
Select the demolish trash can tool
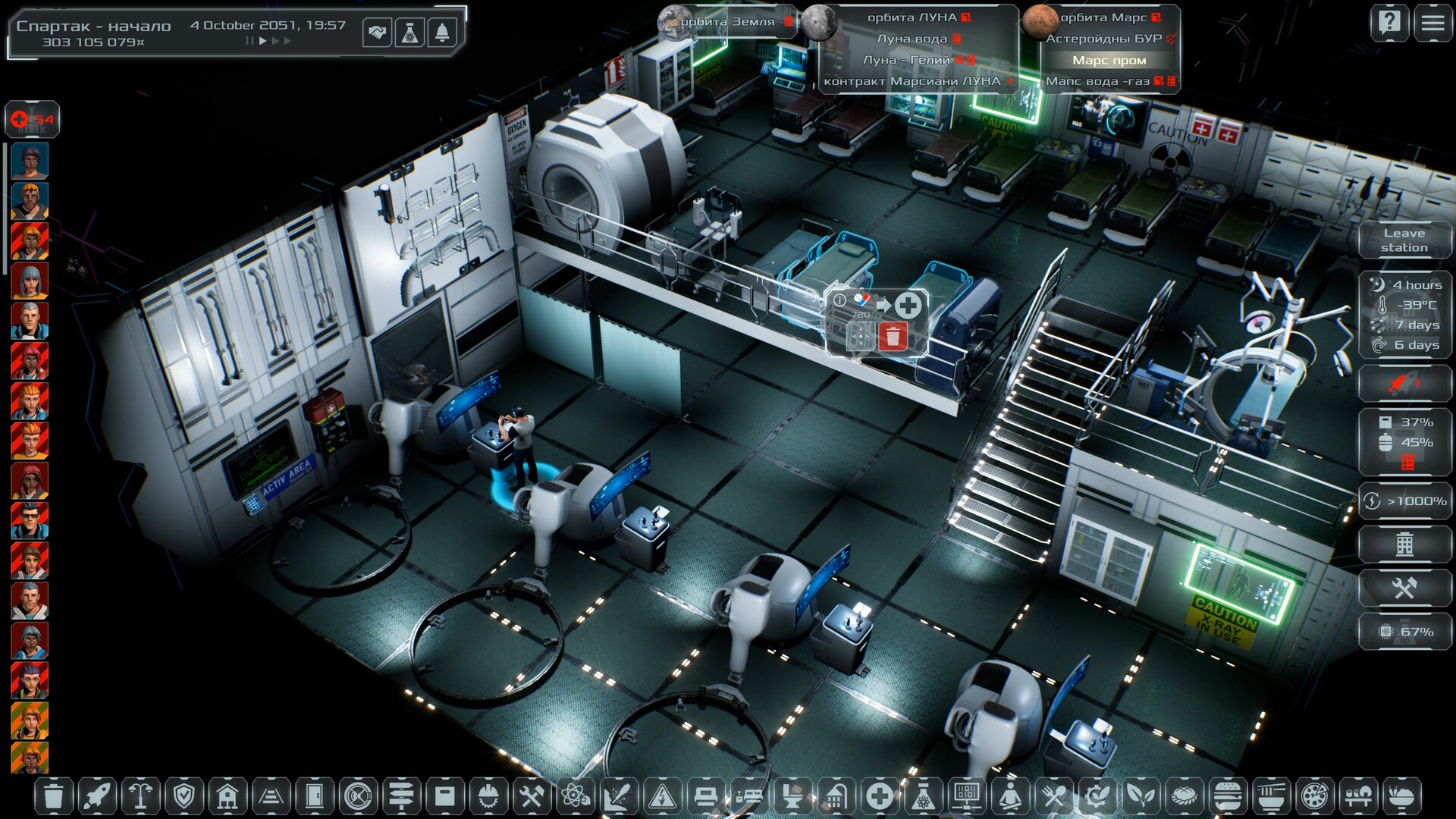point(53,796)
